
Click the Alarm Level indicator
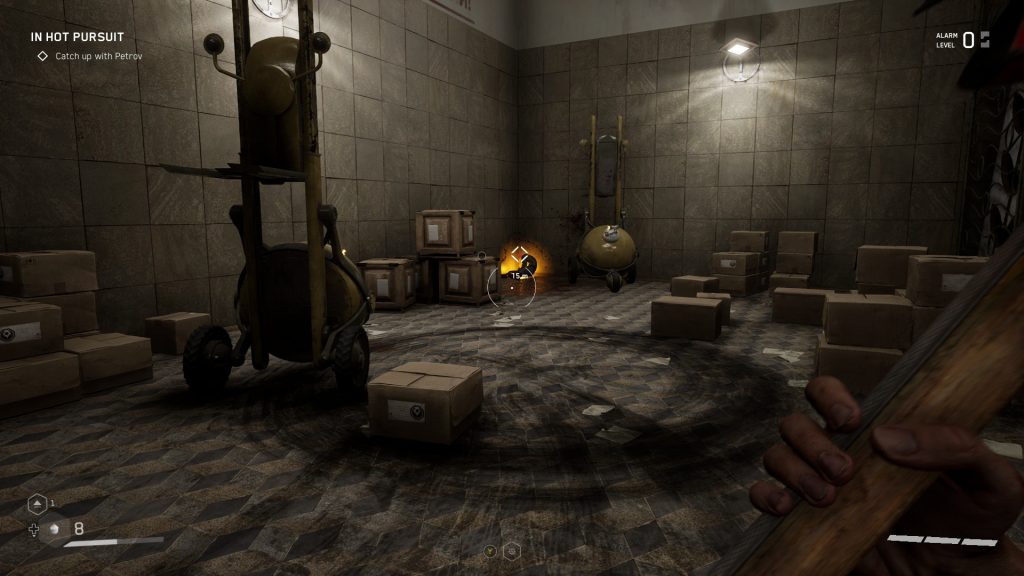(x=962, y=40)
